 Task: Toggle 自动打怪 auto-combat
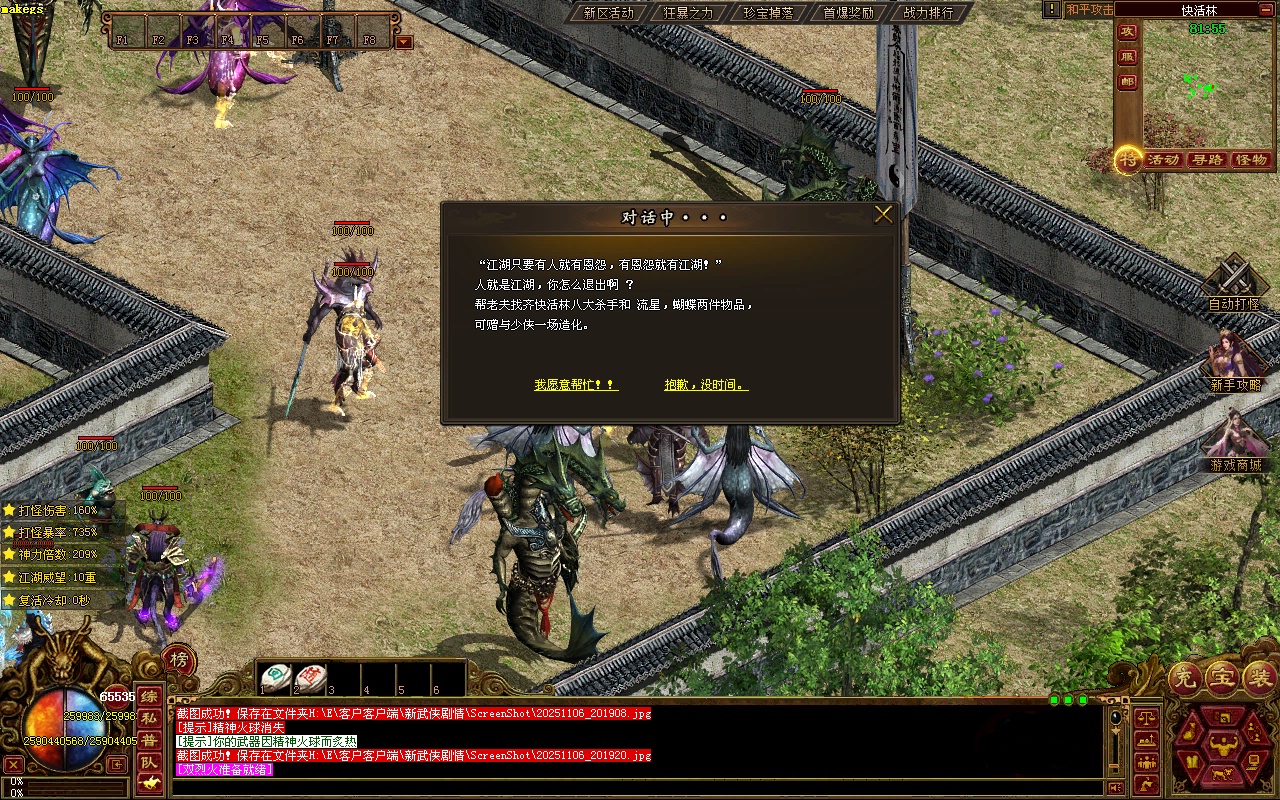[x=1234, y=283]
